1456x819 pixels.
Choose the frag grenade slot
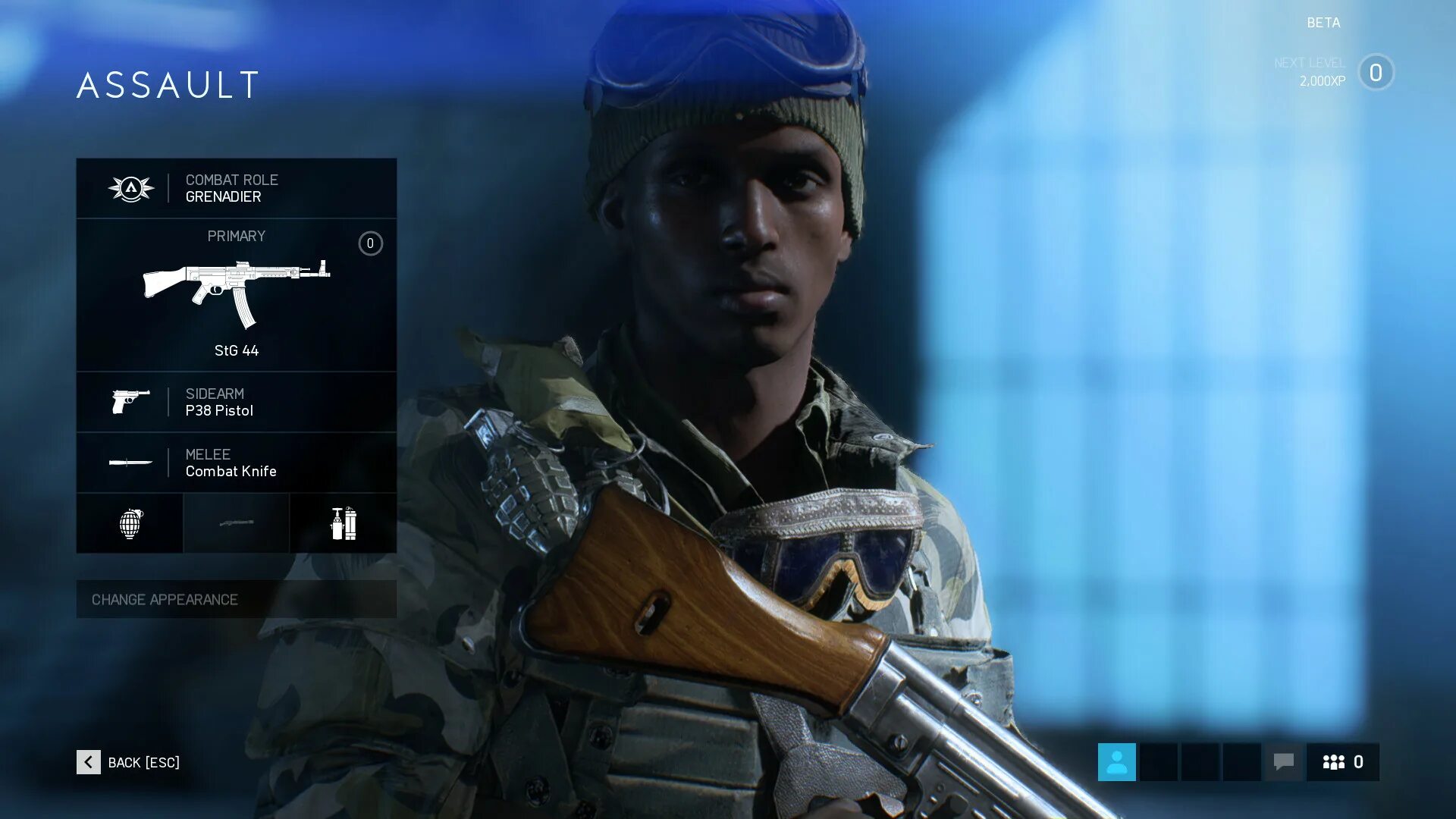(130, 523)
